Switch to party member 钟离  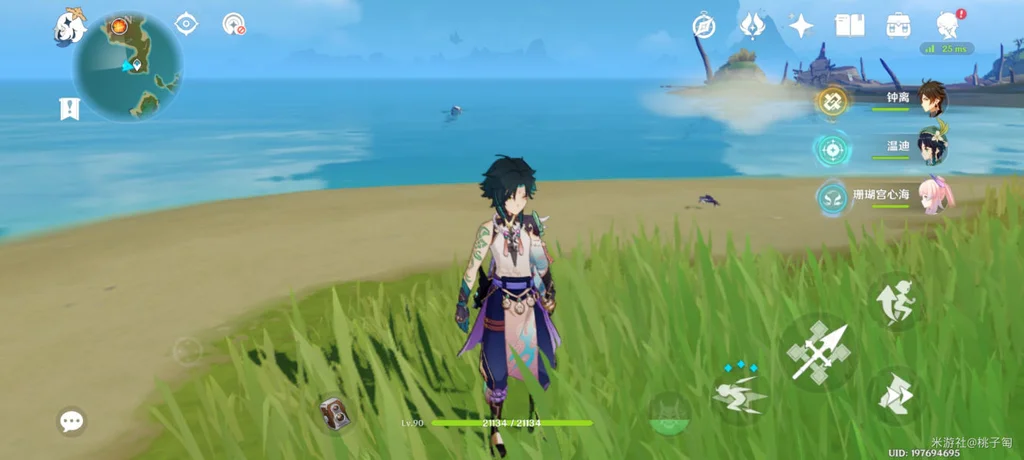click(x=931, y=99)
